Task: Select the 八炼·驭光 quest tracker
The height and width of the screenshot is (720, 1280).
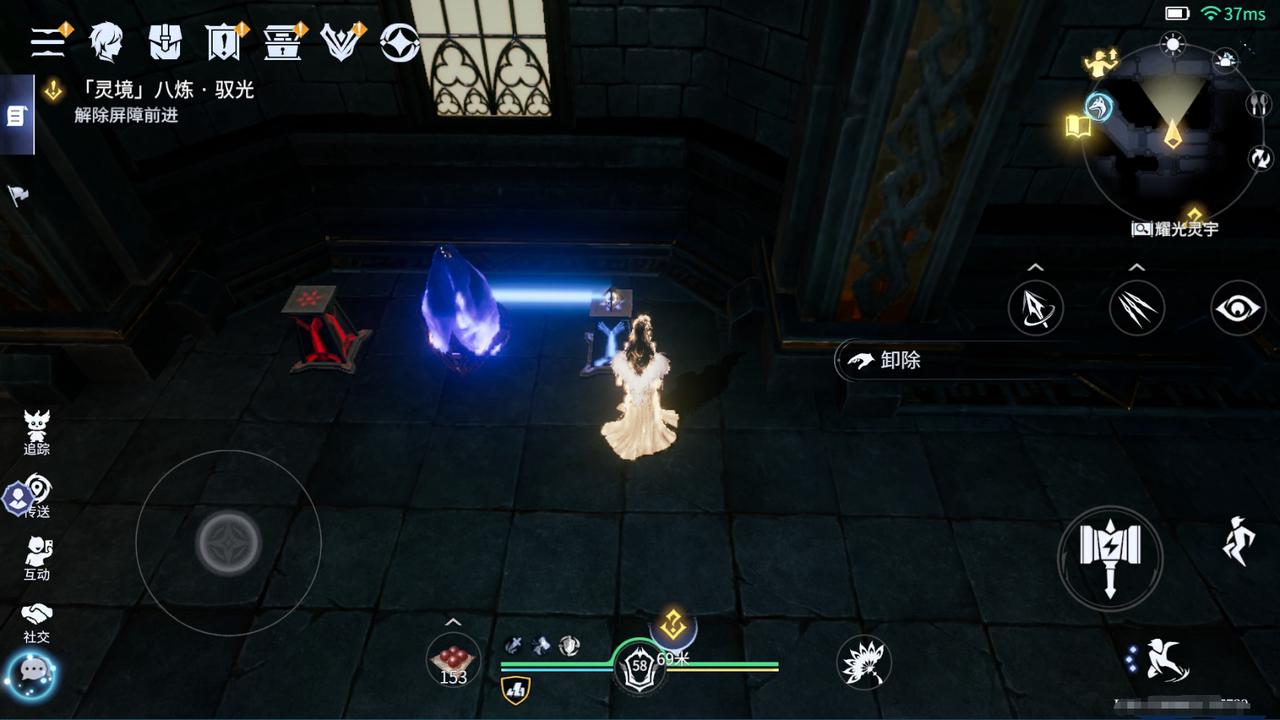Action: coord(150,91)
